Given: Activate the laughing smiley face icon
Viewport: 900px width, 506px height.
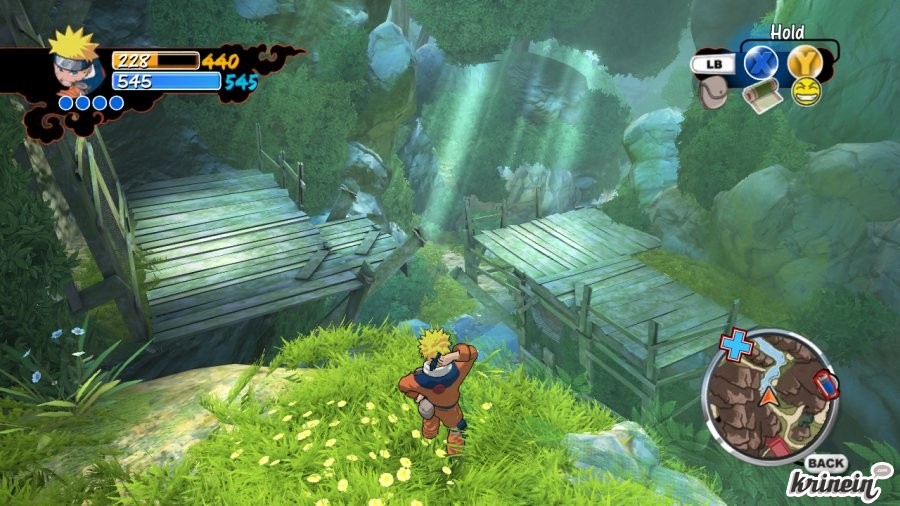Looking at the screenshot, I should (805, 92).
